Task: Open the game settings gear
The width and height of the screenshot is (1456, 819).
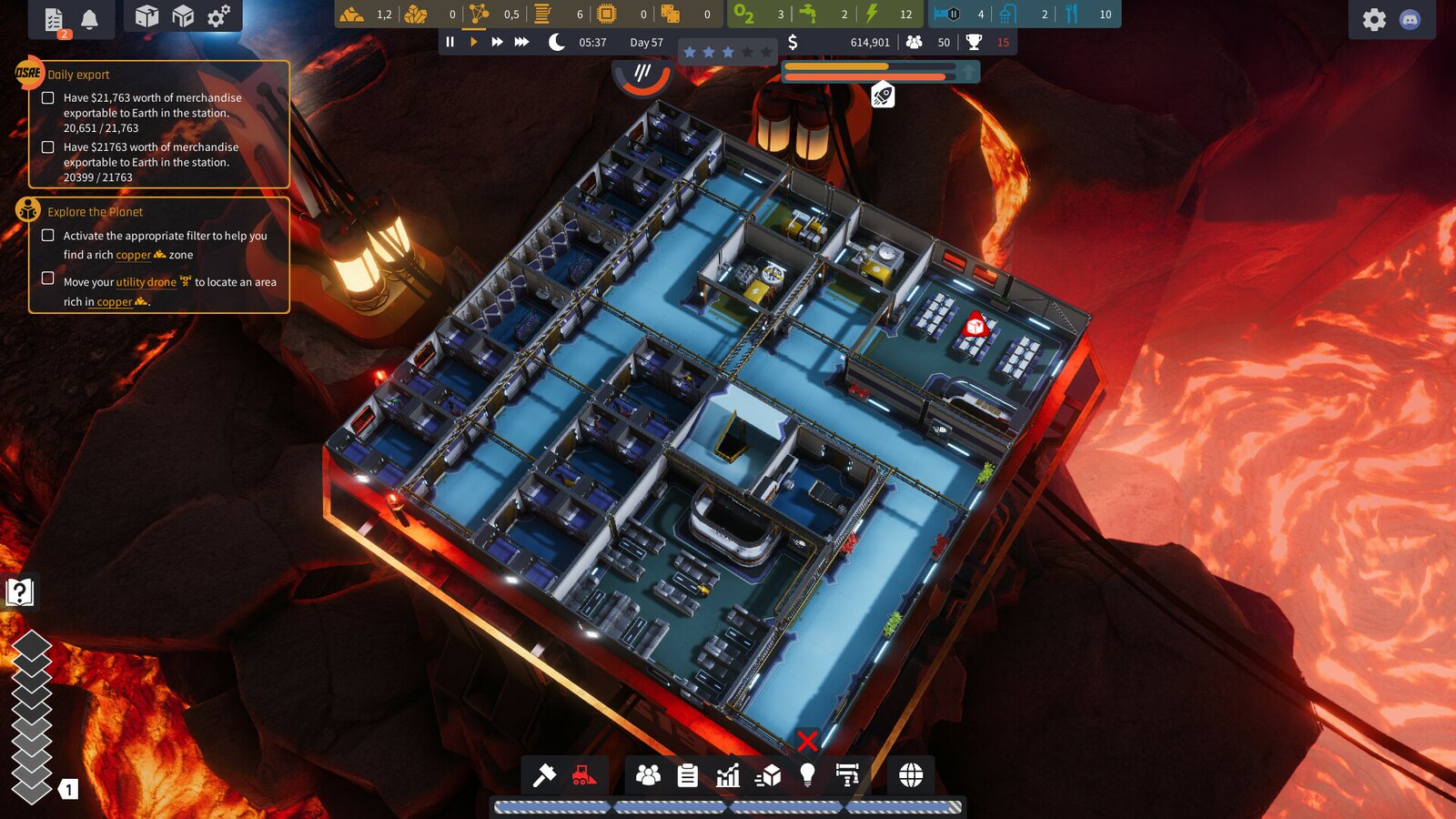Action: pos(1374,19)
